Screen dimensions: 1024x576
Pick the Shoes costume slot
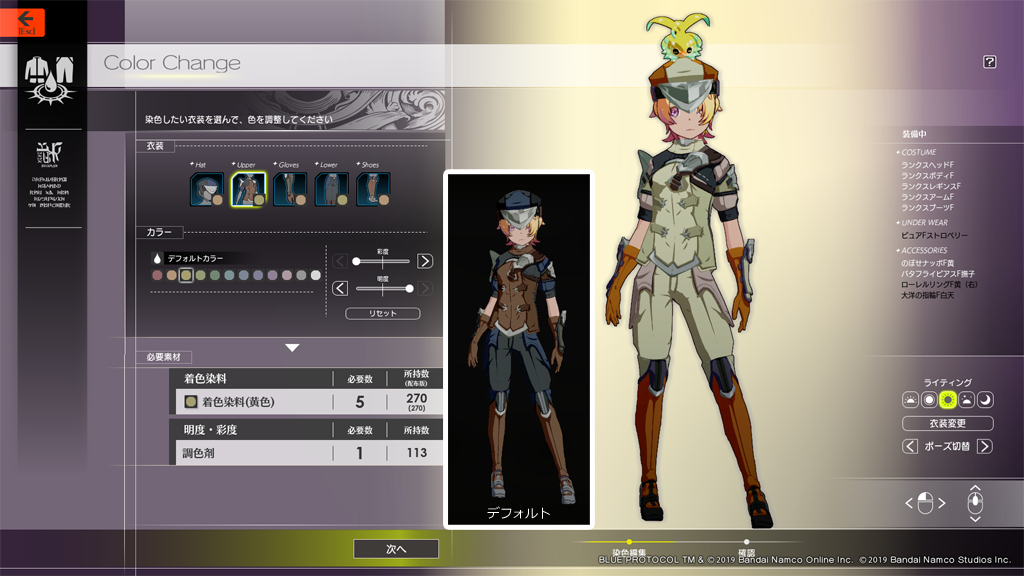pos(372,189)
